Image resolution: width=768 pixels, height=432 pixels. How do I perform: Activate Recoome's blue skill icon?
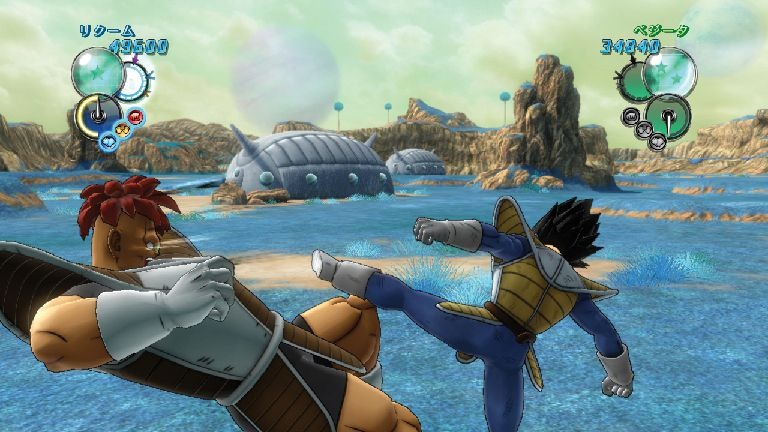108,140
